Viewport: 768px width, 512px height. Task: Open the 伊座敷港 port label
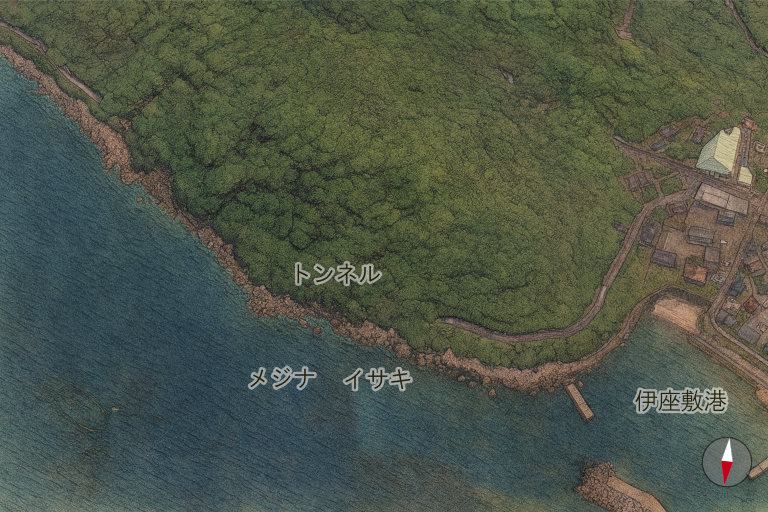680,401
